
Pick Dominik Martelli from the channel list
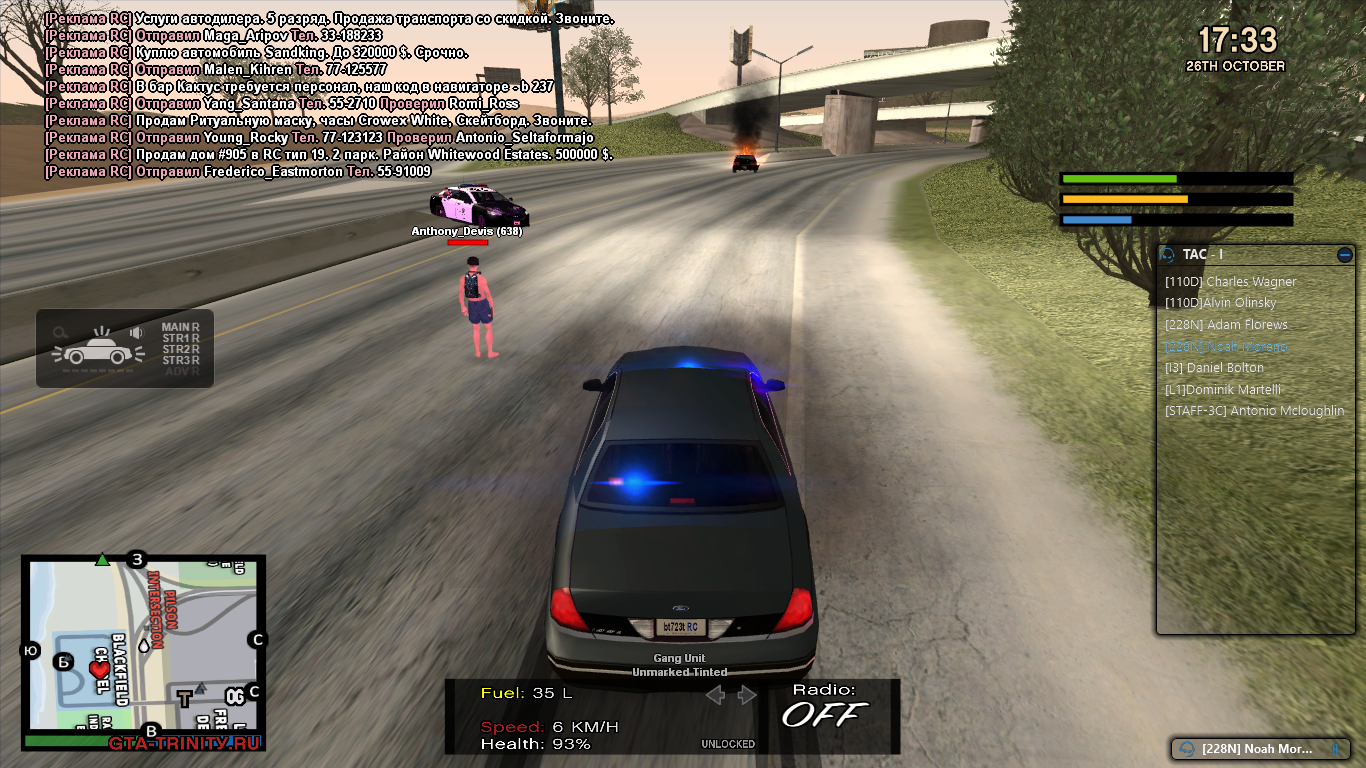[x=1222, y=390]
